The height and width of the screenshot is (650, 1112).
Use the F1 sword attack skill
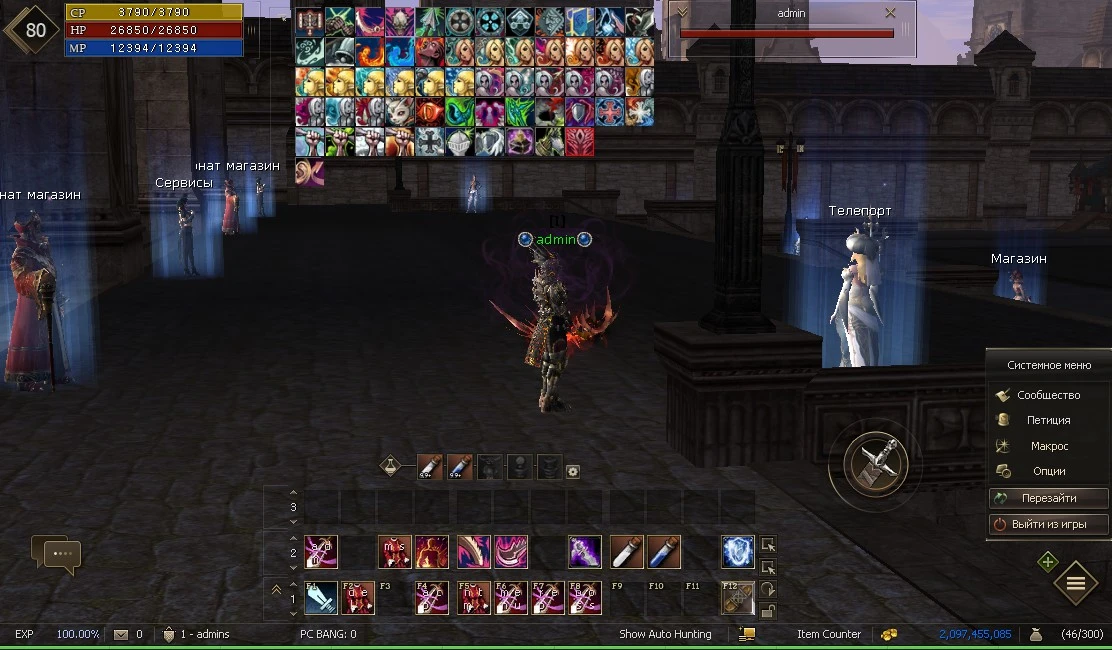click(x=321, y=598)
